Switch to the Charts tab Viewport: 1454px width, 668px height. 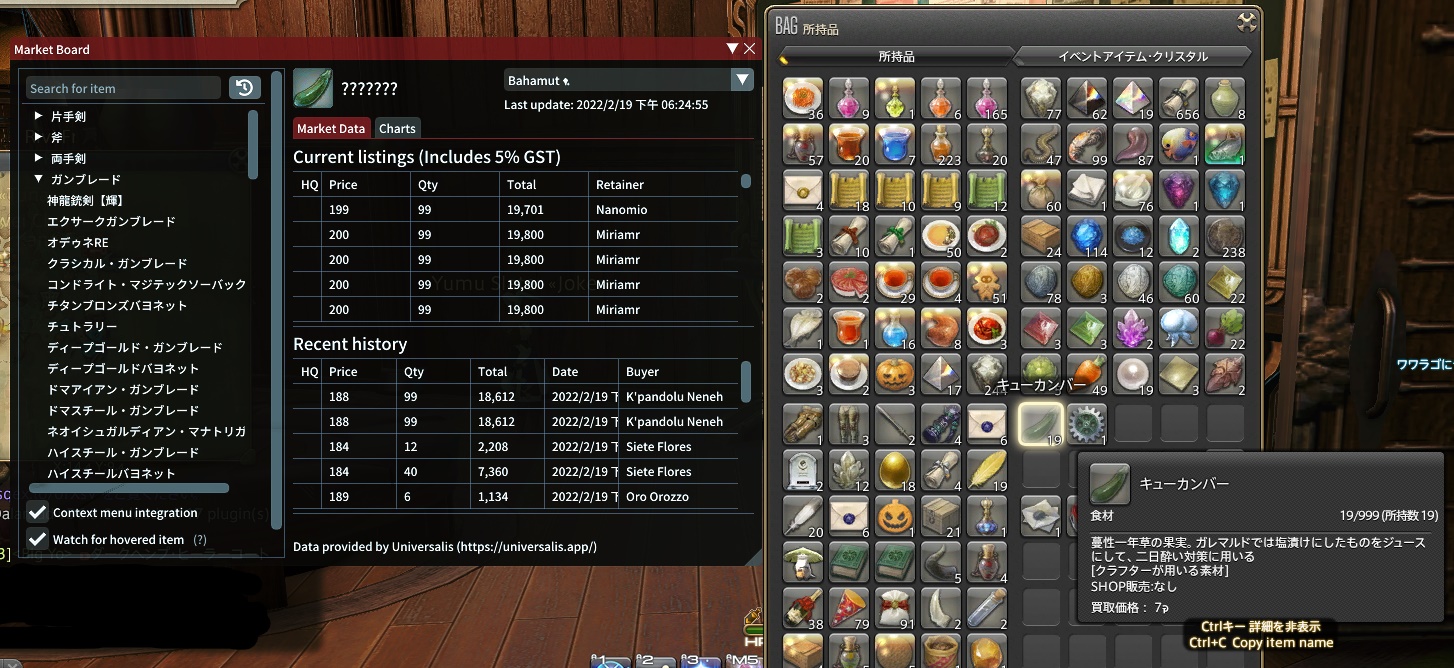point(397,128)
